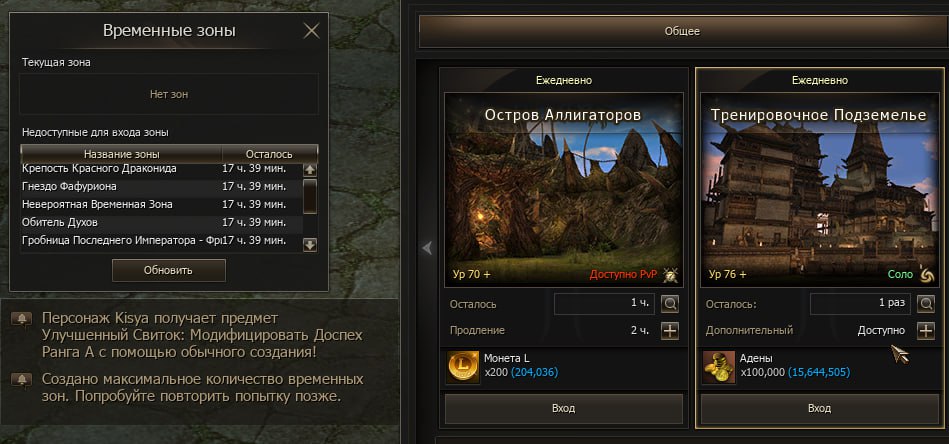Click the Обновить refresh button
The image size is (949, 444).
[168, 270]
